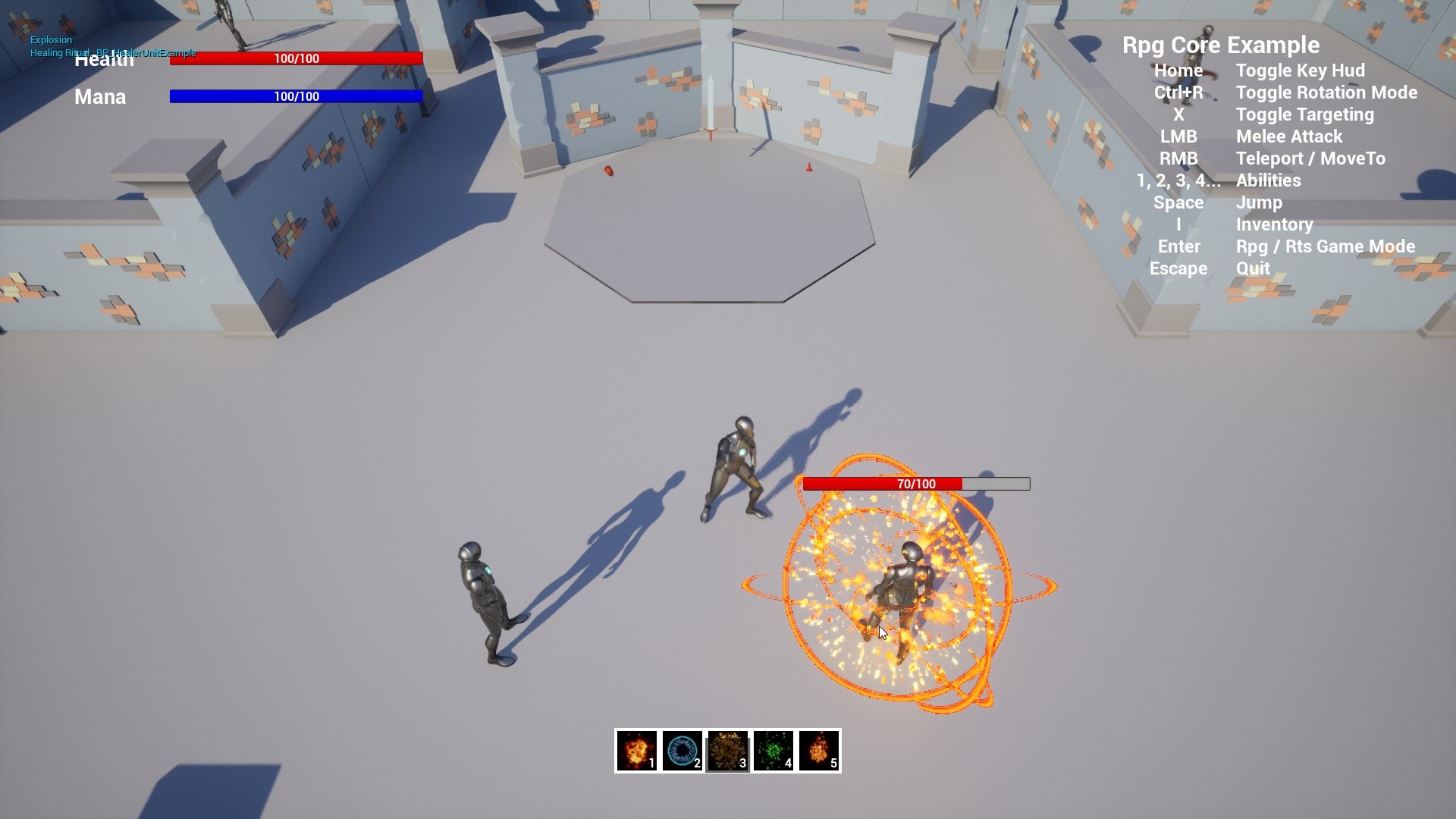
Task: Select the Explosion ability in hotbar slot 1
Action: tap(637, 751)
